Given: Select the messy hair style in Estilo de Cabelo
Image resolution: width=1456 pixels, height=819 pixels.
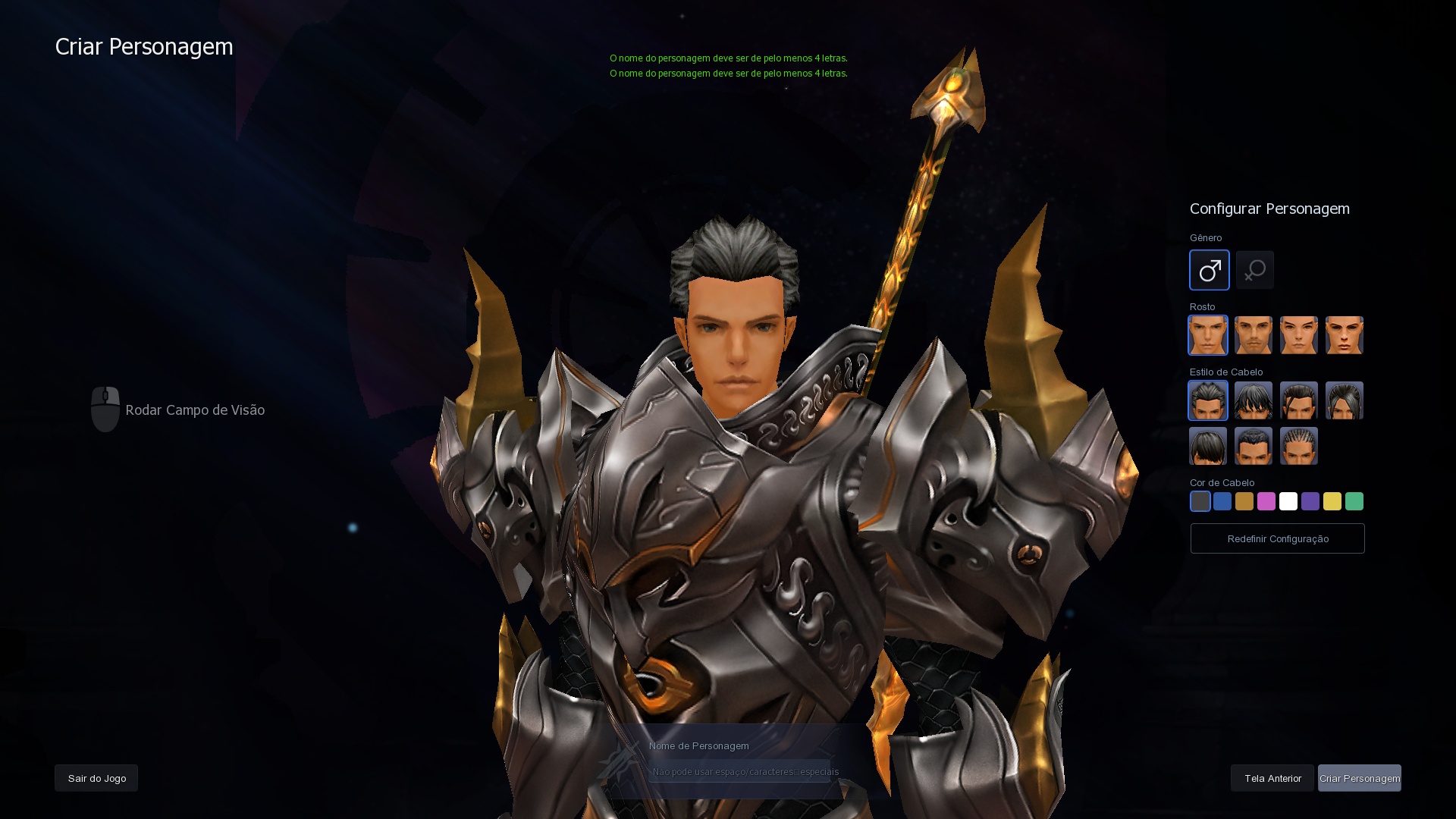Looking at the screenshot, I should click(1253, 400).
